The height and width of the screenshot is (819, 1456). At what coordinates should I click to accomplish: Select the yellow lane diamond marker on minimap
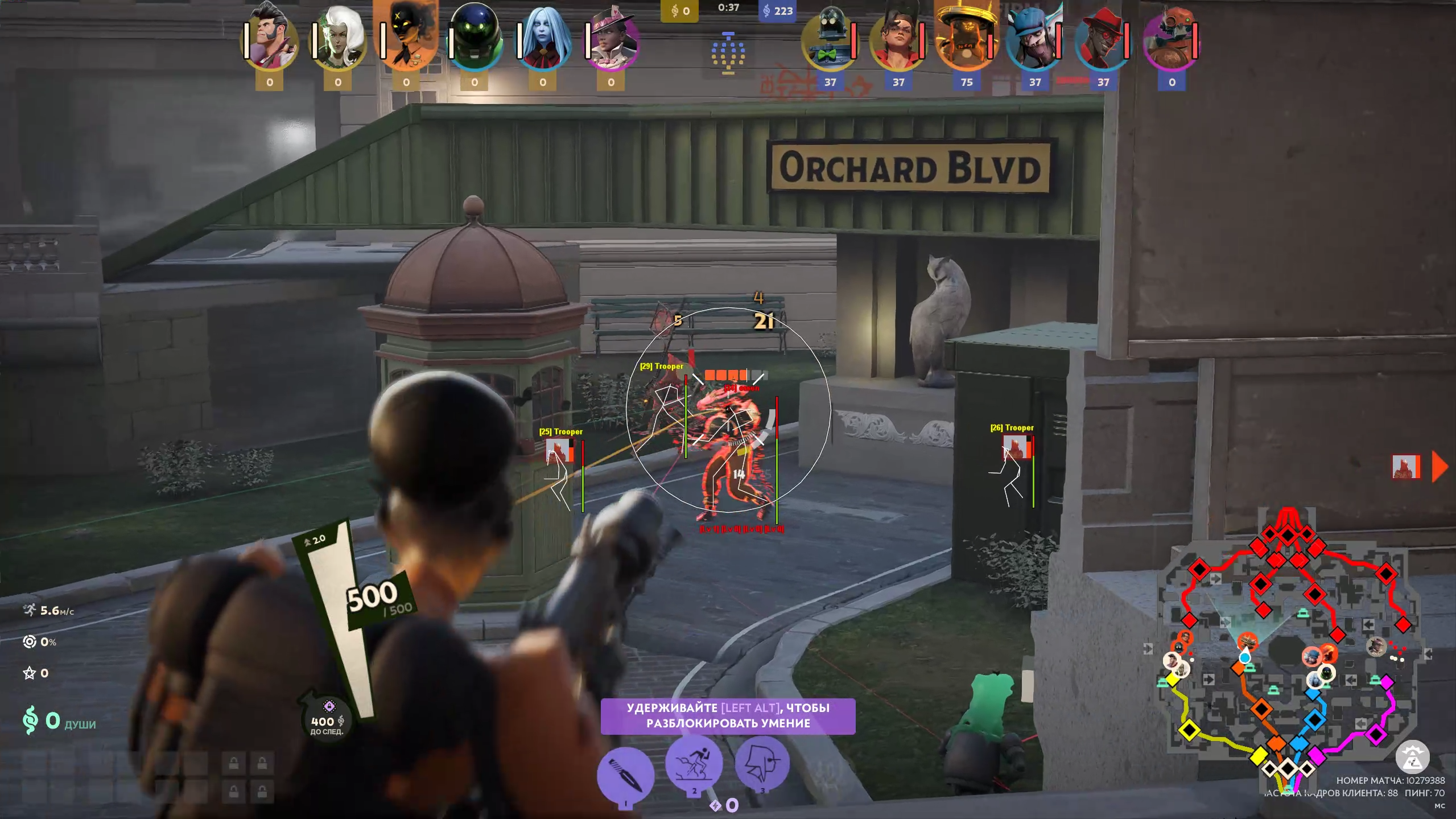[1189, 730]
